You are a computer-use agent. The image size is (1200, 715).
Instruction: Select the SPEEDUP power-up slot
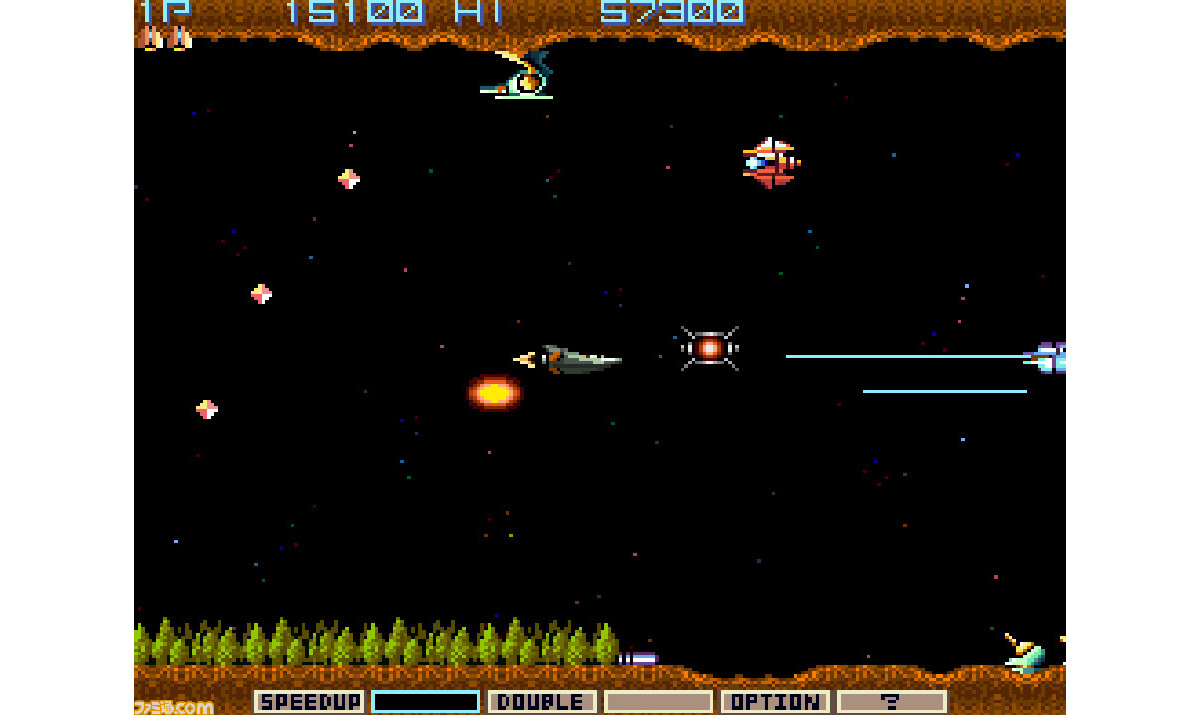pos(309,702)
